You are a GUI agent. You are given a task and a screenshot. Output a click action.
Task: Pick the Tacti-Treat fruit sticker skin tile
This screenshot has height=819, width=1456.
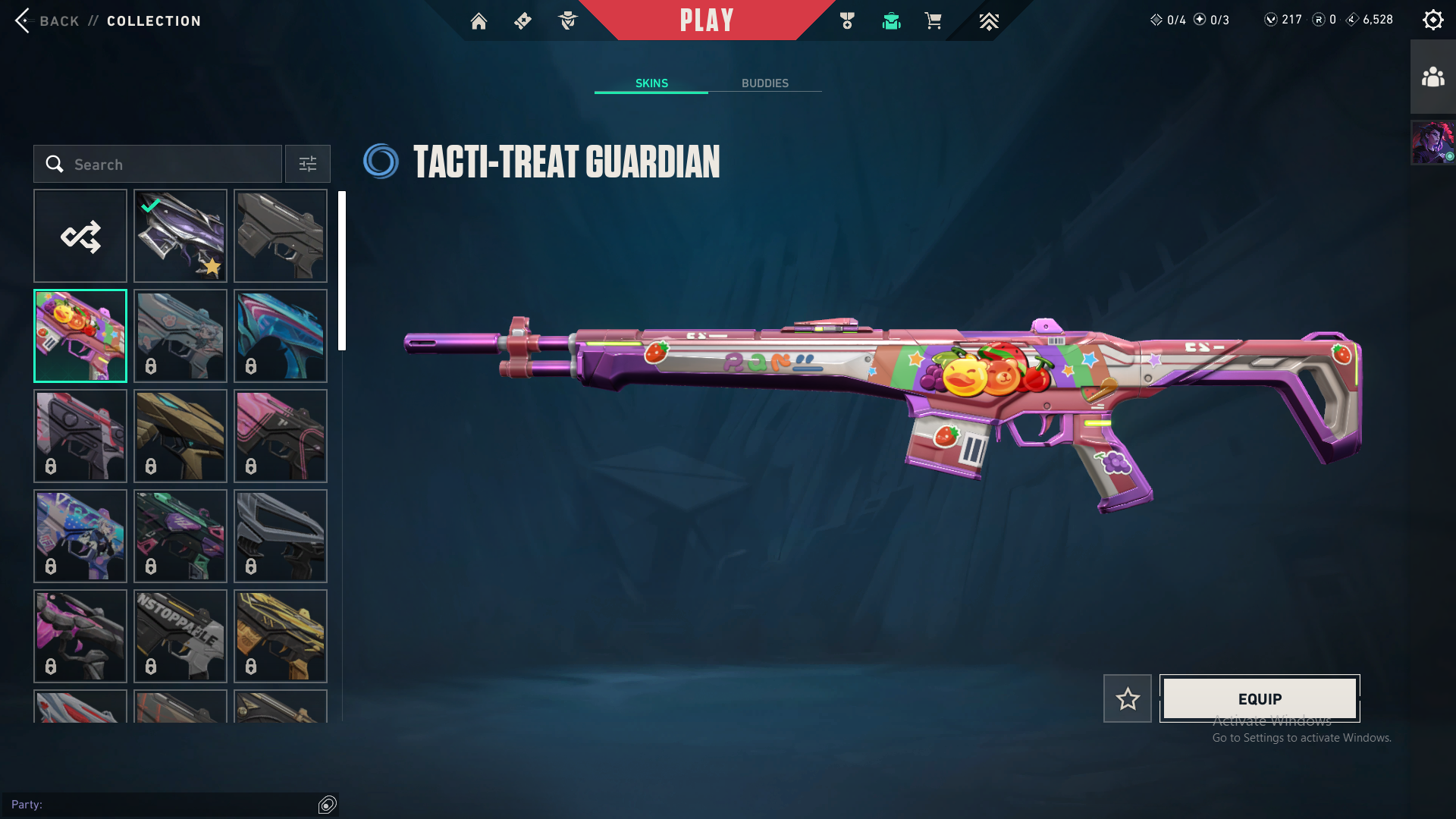click(80, 336)
